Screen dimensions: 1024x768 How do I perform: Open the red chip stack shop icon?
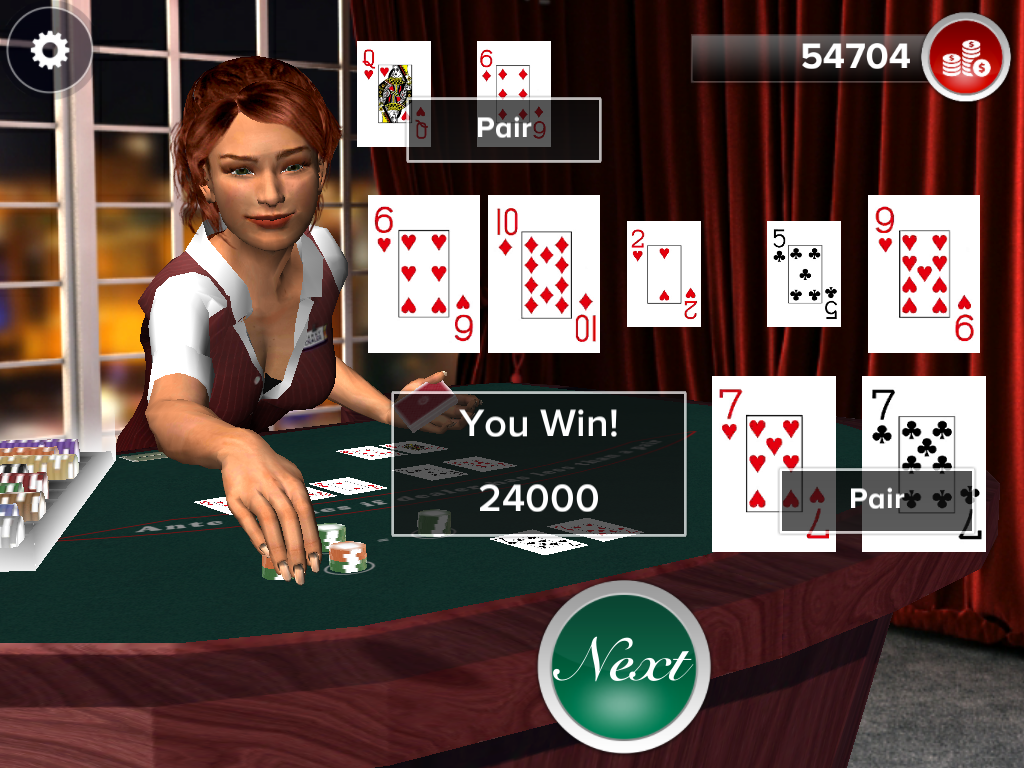click(966, 57)
